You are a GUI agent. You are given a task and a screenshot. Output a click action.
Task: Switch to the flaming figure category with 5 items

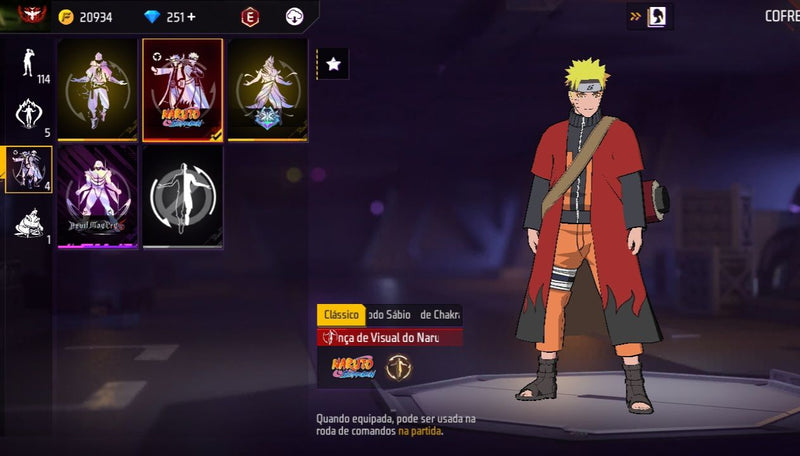29,115
